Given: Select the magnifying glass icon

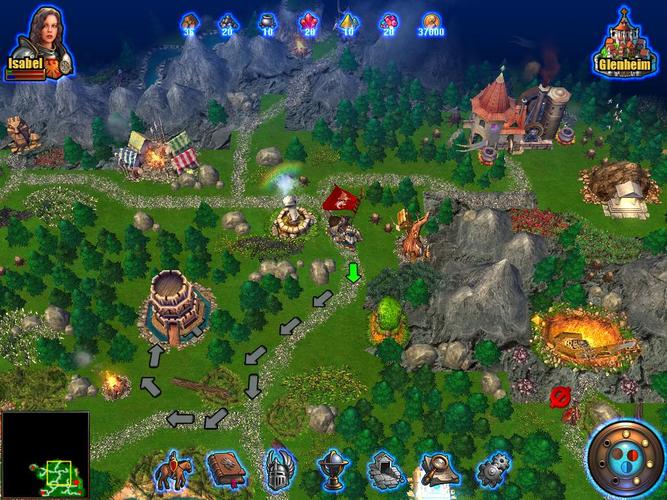Looking at the screenshot, I should tap(439, 468).
